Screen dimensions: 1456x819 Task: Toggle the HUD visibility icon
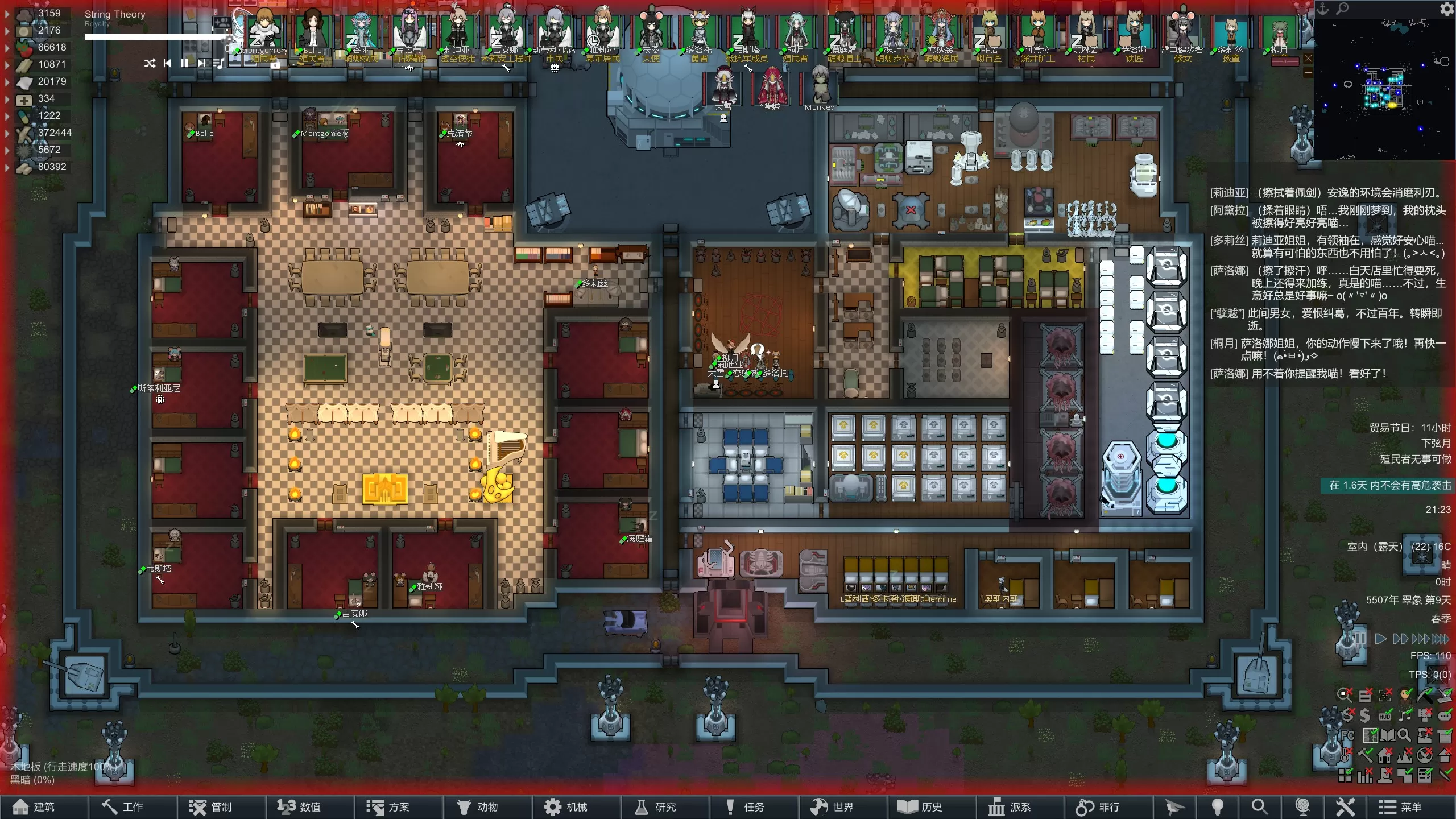click(1385, 716)
